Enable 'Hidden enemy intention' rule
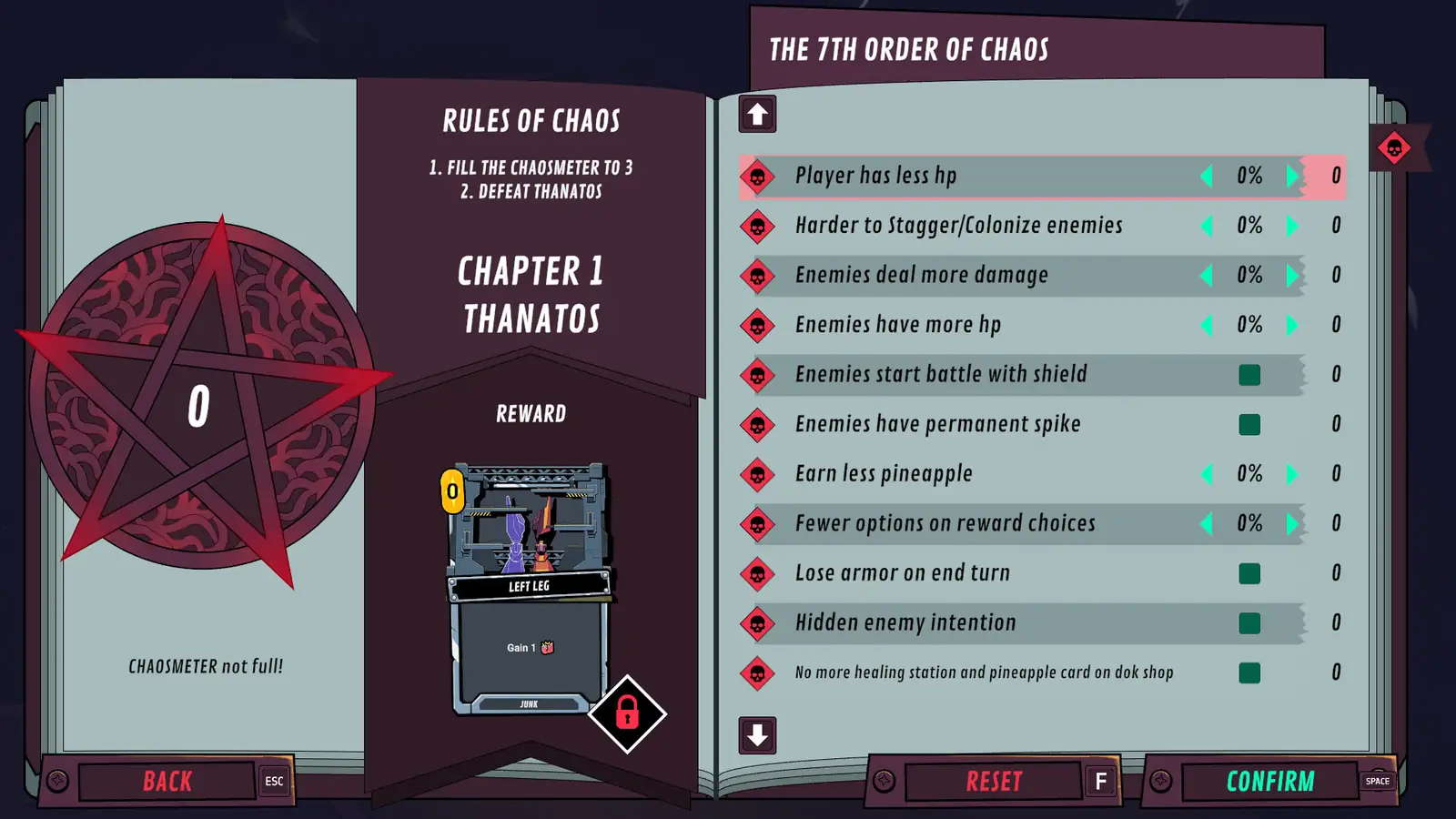This screenshot has height=819, width=1456. [x=1249, y=623]
